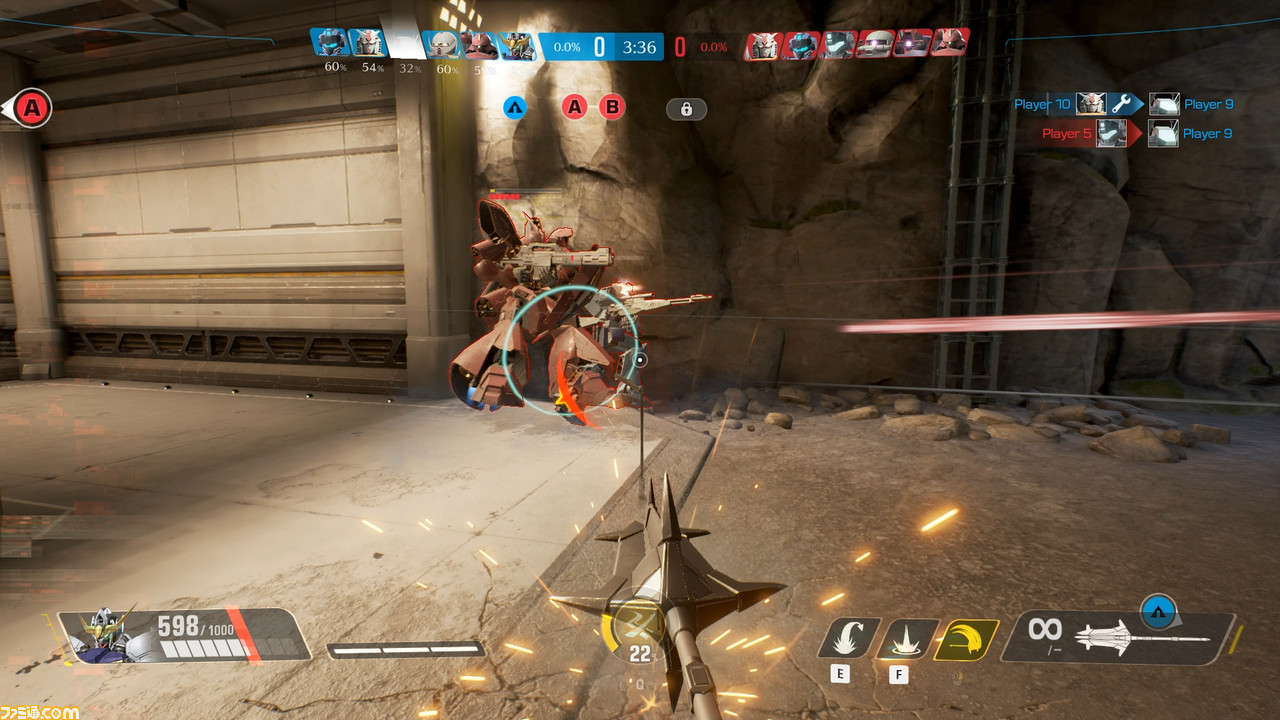The height and width of the screenshot is (720, 1280).
Task: Click the mace weapon panel
Action: click(x=1118, y=635)
